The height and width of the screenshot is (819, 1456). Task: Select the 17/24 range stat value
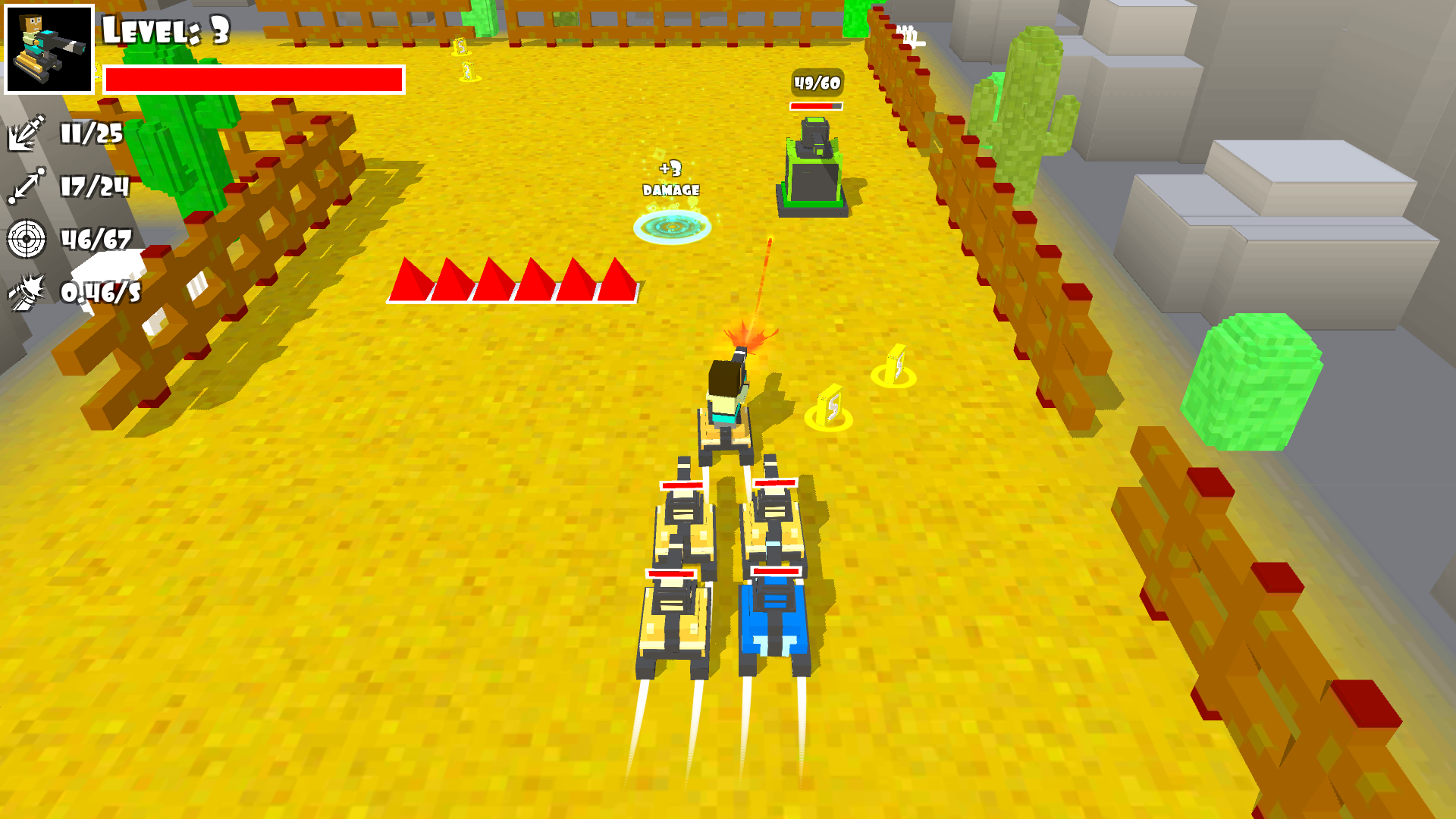(x=95, y=186)
